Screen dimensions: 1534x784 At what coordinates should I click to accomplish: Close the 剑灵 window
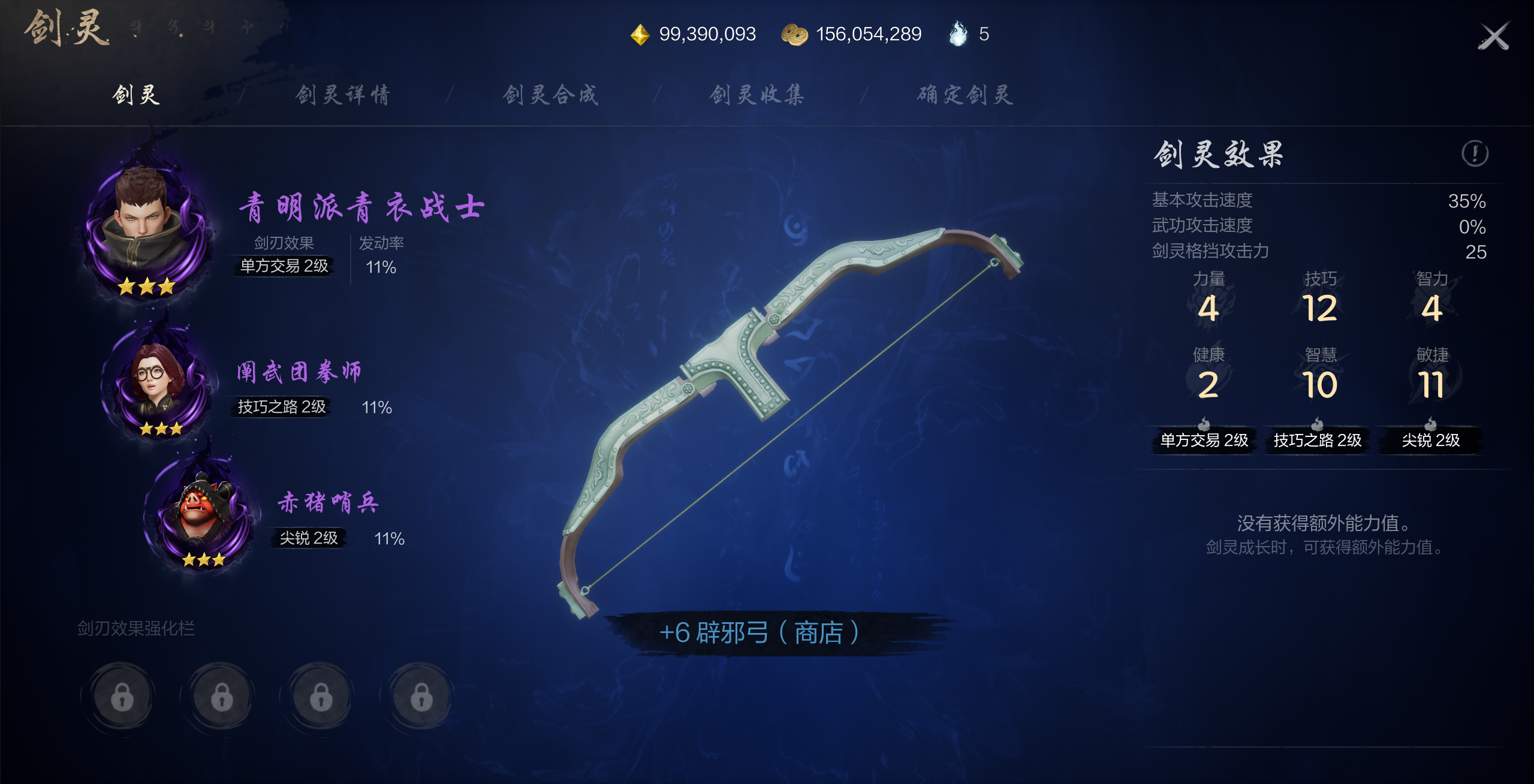pos(1493,37)
